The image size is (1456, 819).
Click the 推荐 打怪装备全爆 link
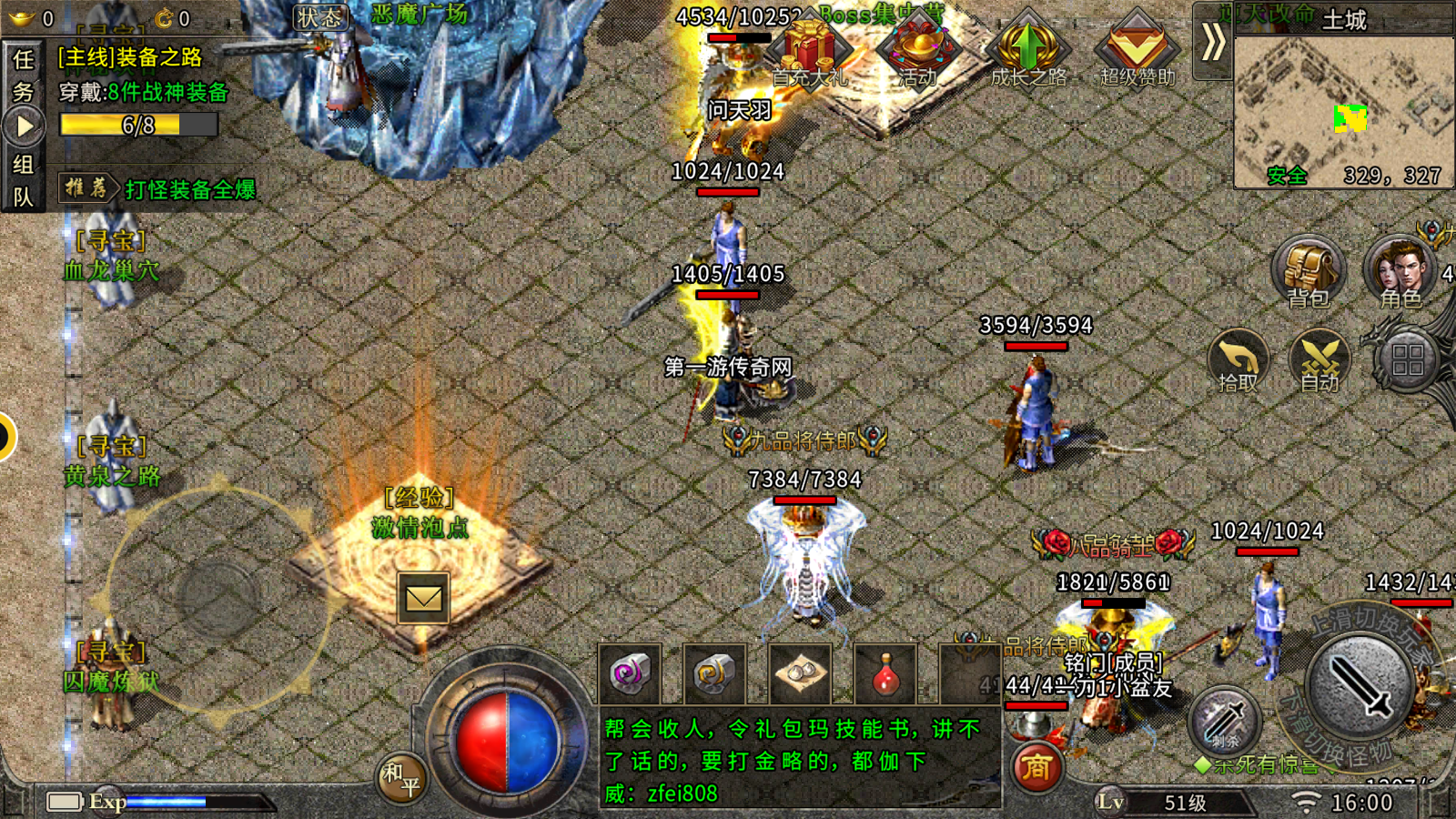158,189
